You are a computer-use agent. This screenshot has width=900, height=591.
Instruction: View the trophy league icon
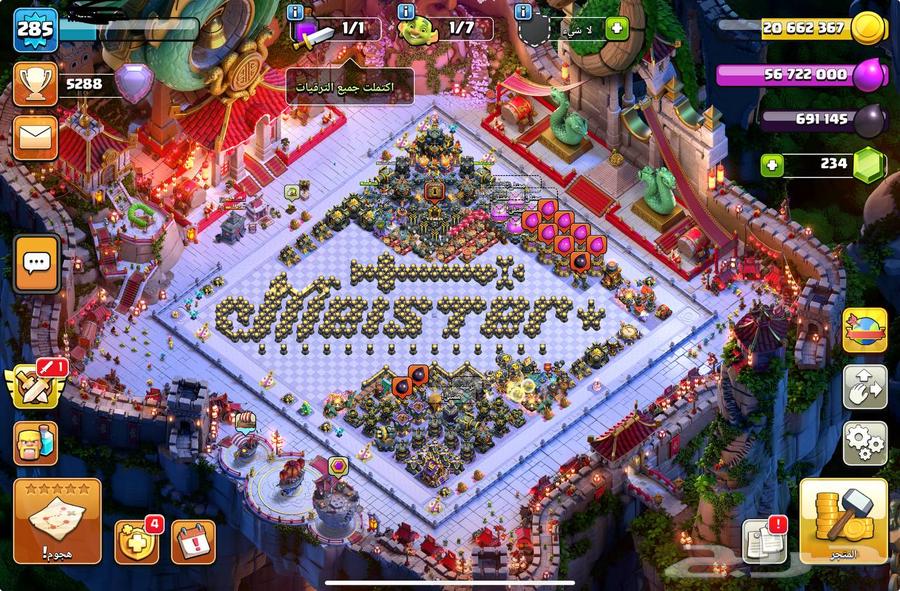pyautogui.click(x=35, y=84)
